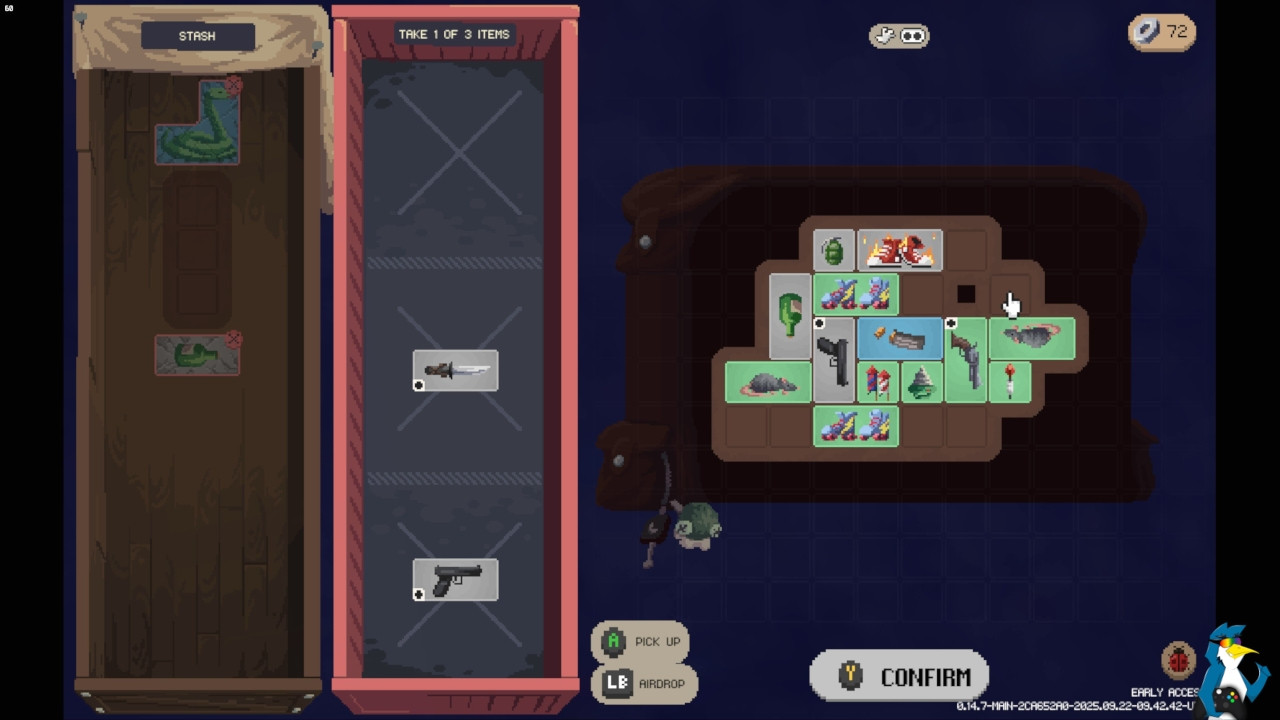
Task: Open the ladybug bug report icon
Action: coord(1179,661)
